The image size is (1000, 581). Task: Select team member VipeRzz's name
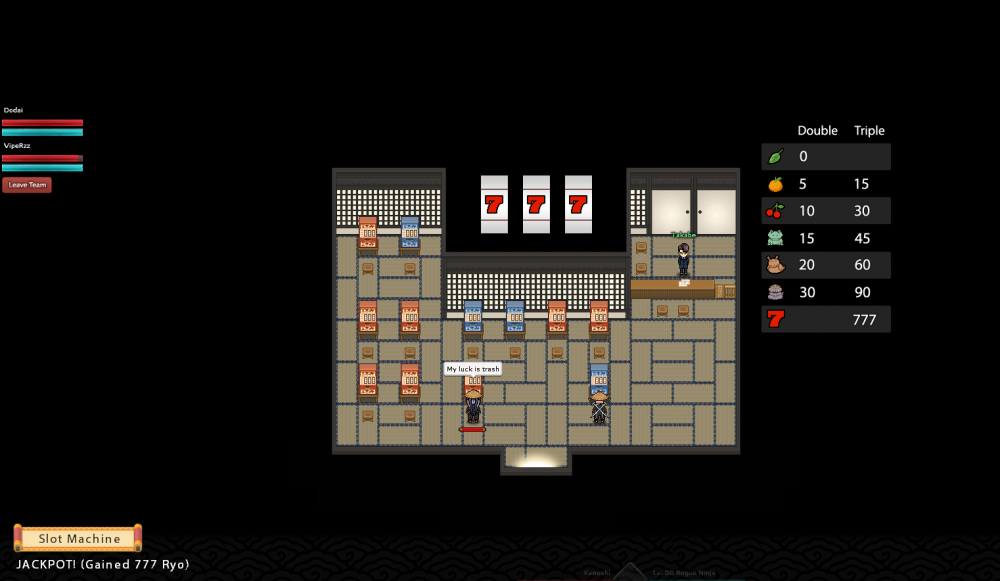pyautogui.click(x=17, y=146)
